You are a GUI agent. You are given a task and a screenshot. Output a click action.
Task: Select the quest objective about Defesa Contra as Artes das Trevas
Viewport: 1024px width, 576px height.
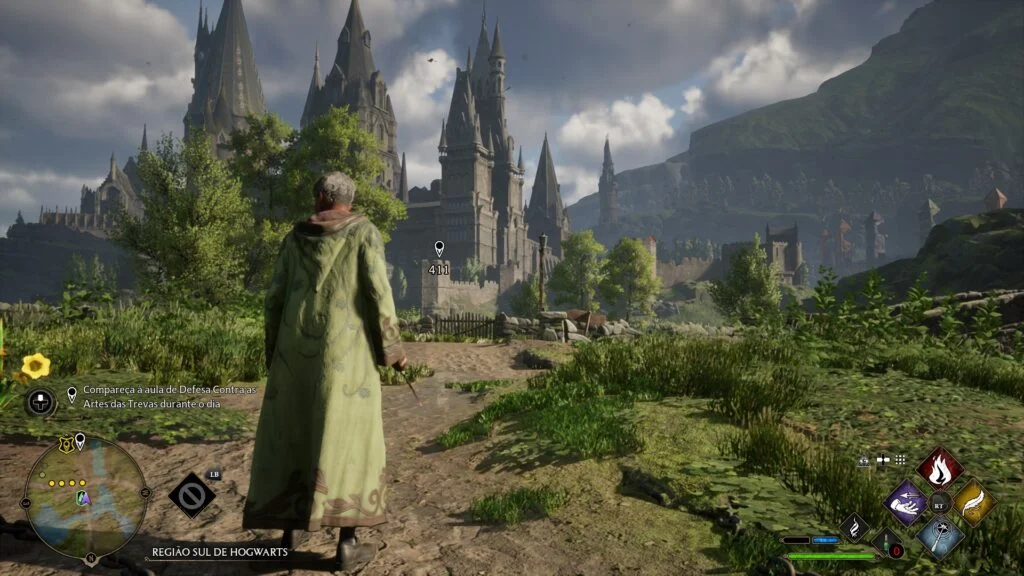click(x=168, y=396)
